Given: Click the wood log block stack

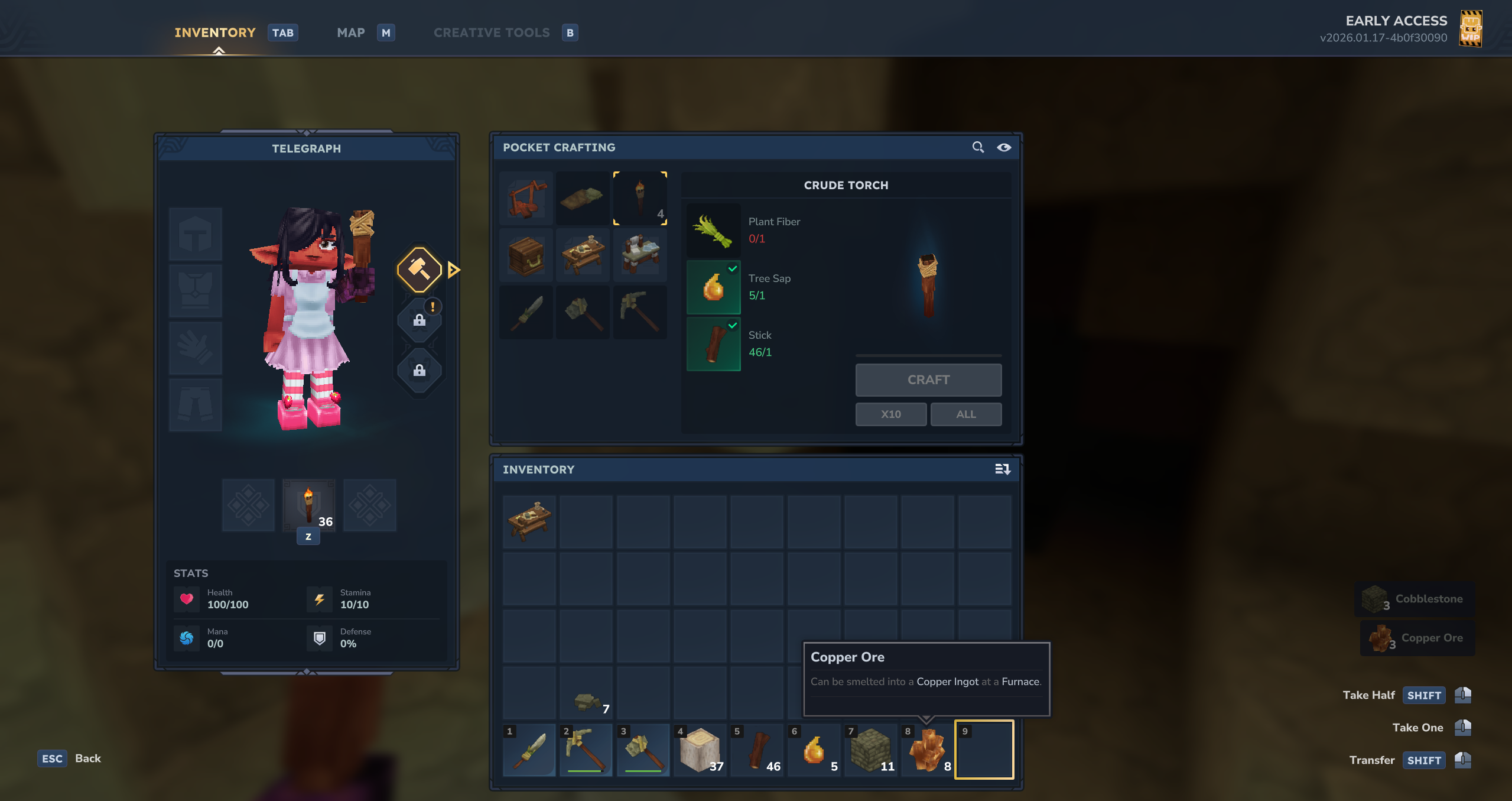Looking at the screenshot, I should click(x=700, y=750).
